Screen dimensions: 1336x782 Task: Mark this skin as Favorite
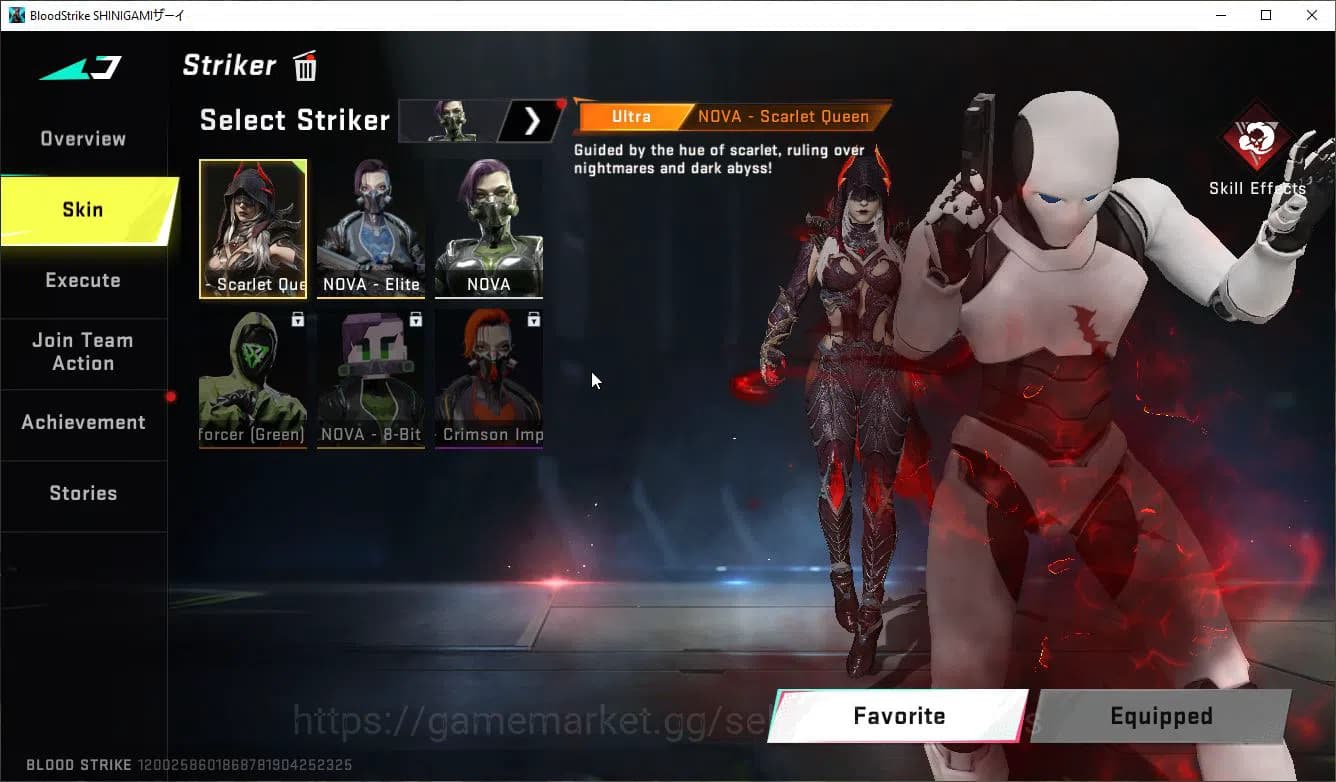[x=898, y=716]
